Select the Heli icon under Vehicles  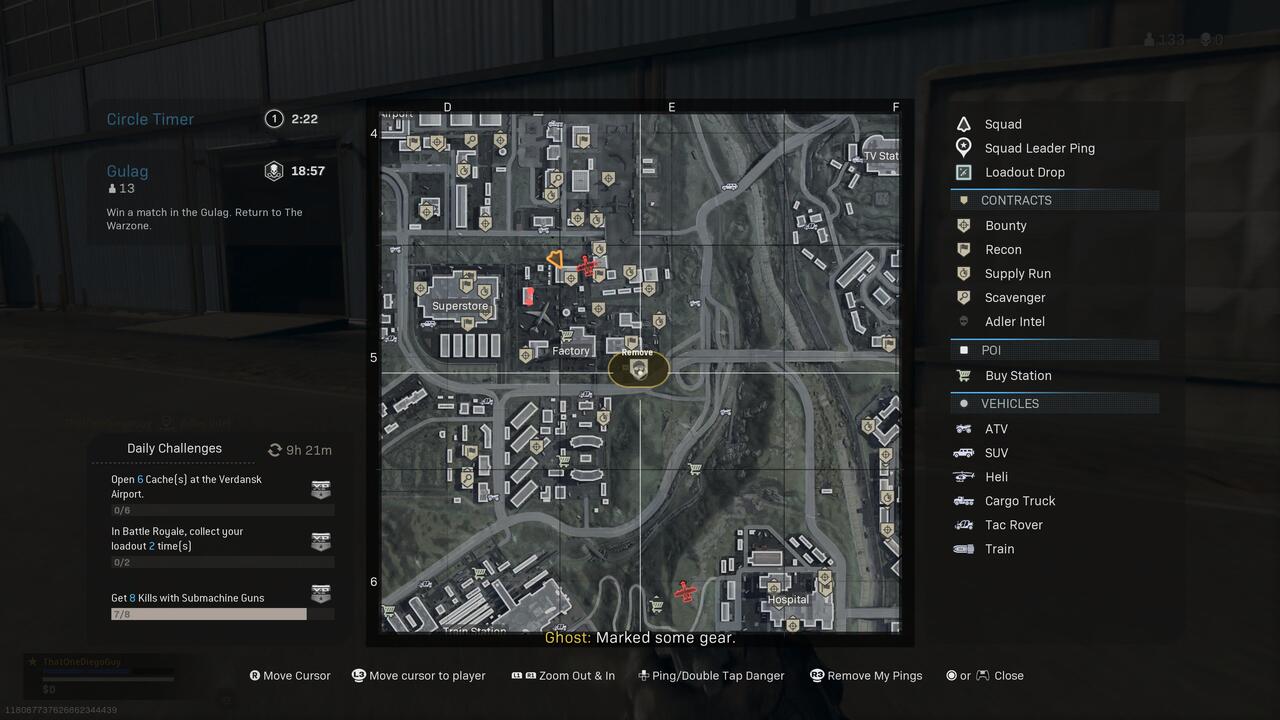[x=963, y=476]
